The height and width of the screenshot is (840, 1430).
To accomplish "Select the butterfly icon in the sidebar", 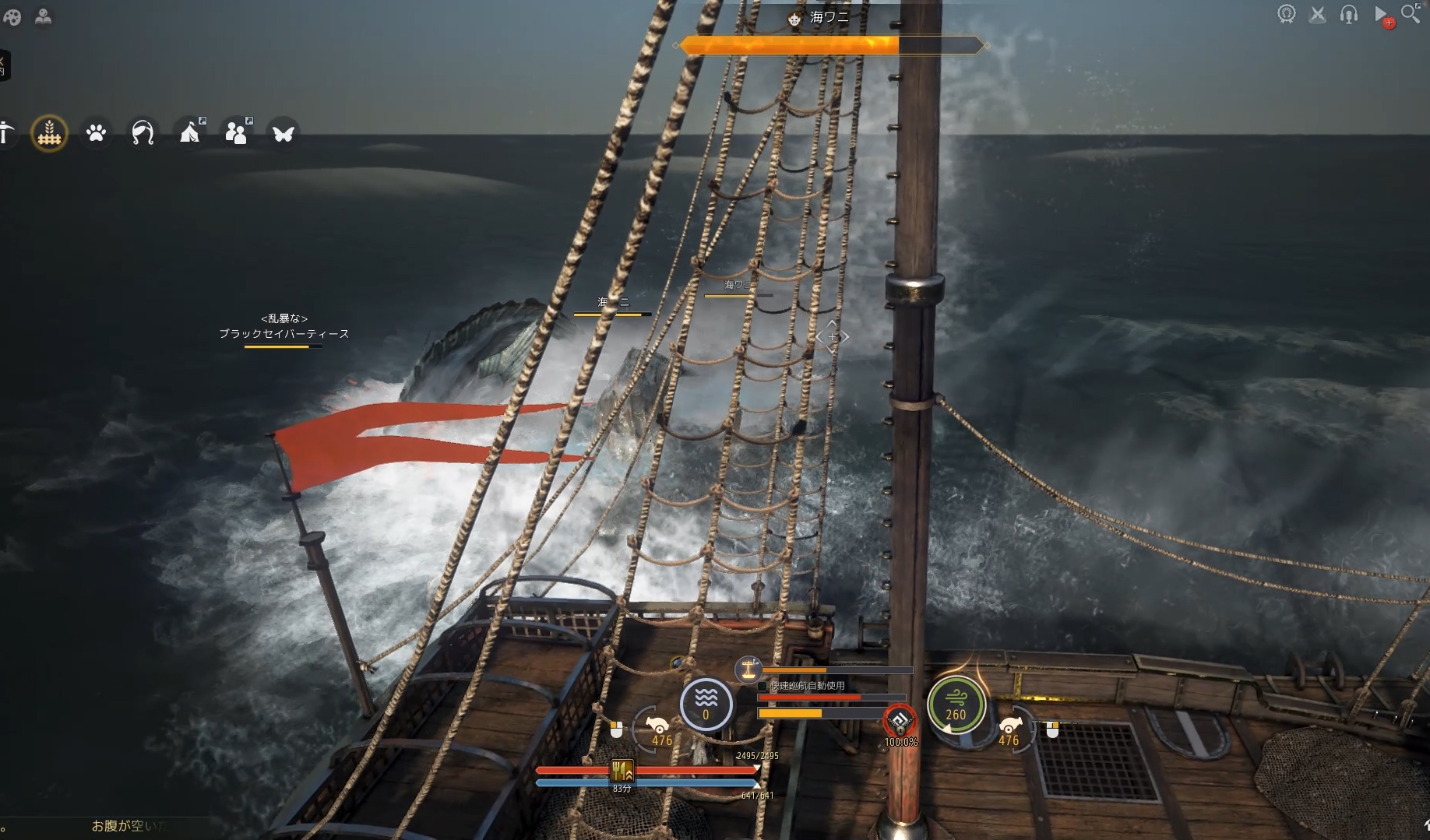I will point(283,133).
